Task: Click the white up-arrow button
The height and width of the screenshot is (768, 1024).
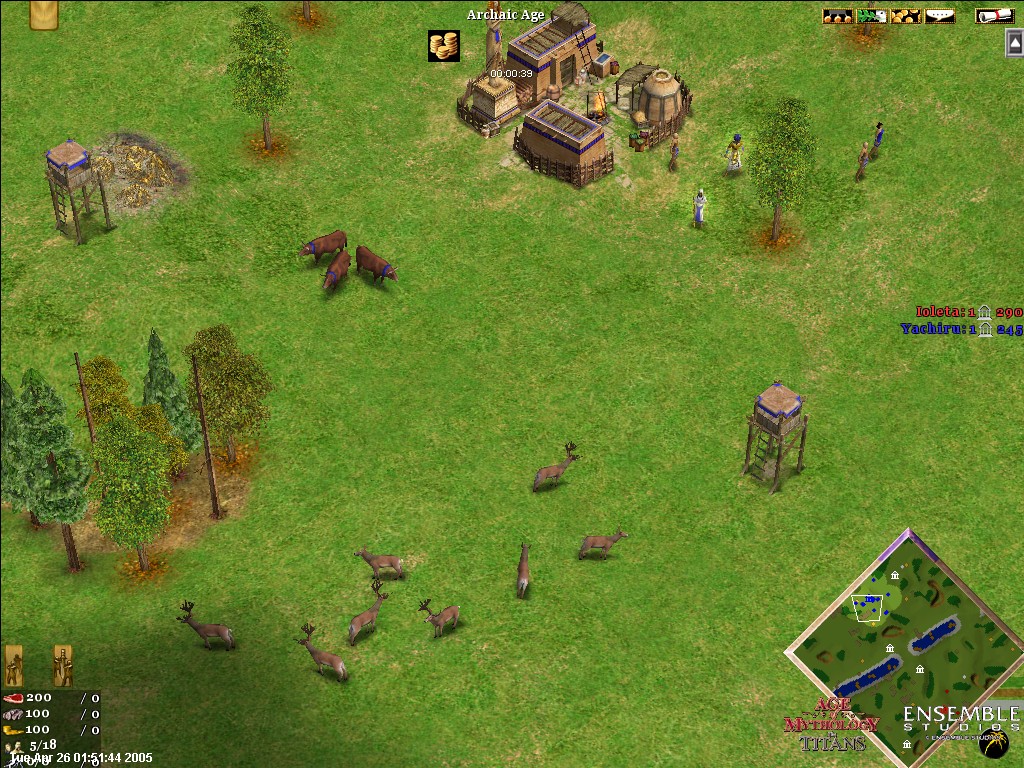Action: coord(1014,43)
